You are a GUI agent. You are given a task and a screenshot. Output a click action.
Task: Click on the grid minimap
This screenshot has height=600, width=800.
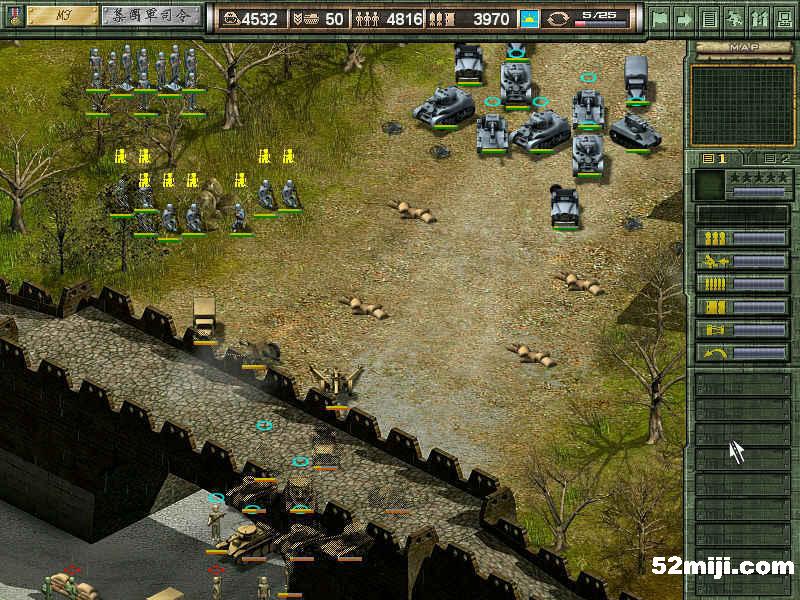click(742, 105)
